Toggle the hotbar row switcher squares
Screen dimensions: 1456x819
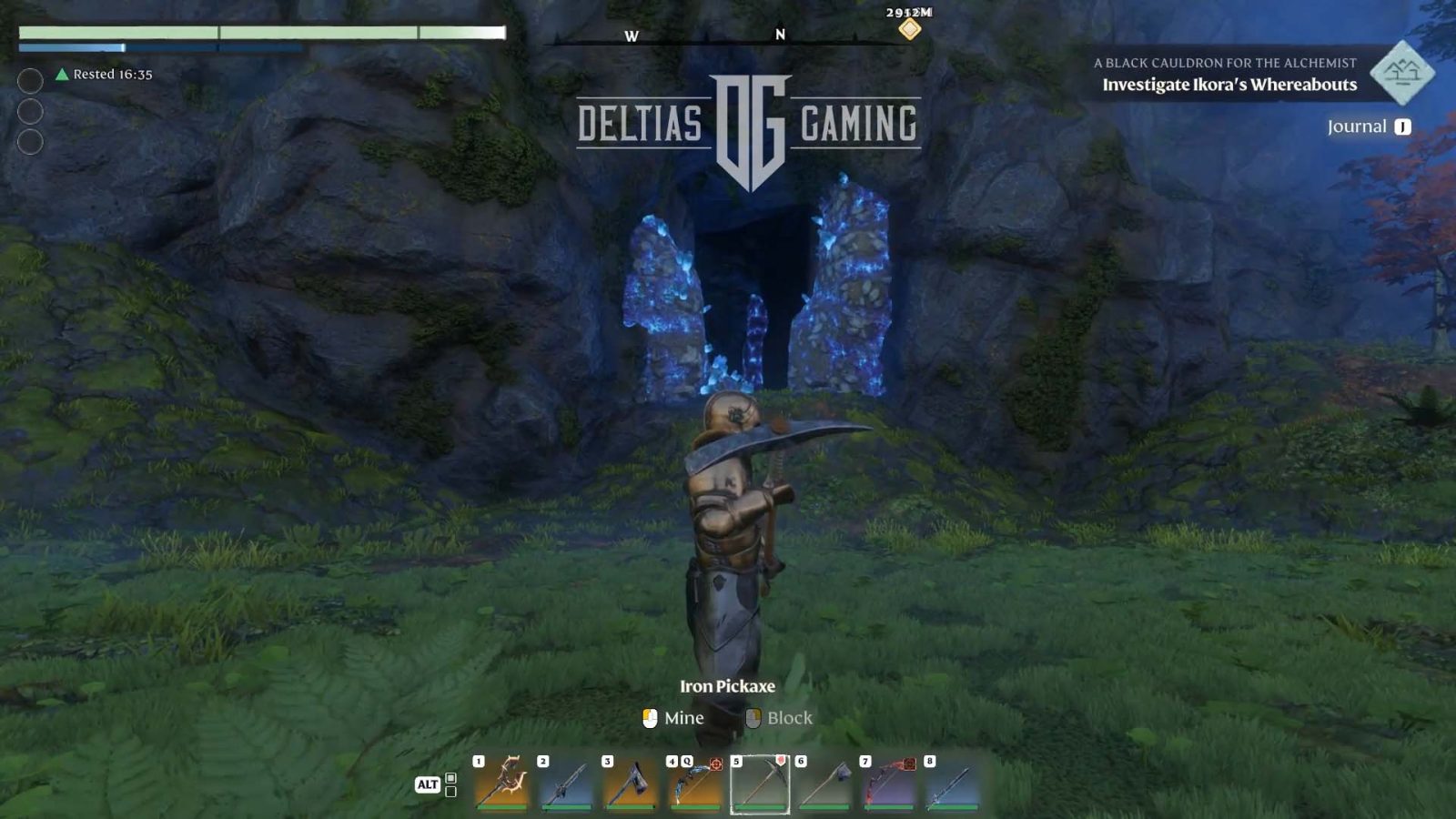[x=450, y=784]
